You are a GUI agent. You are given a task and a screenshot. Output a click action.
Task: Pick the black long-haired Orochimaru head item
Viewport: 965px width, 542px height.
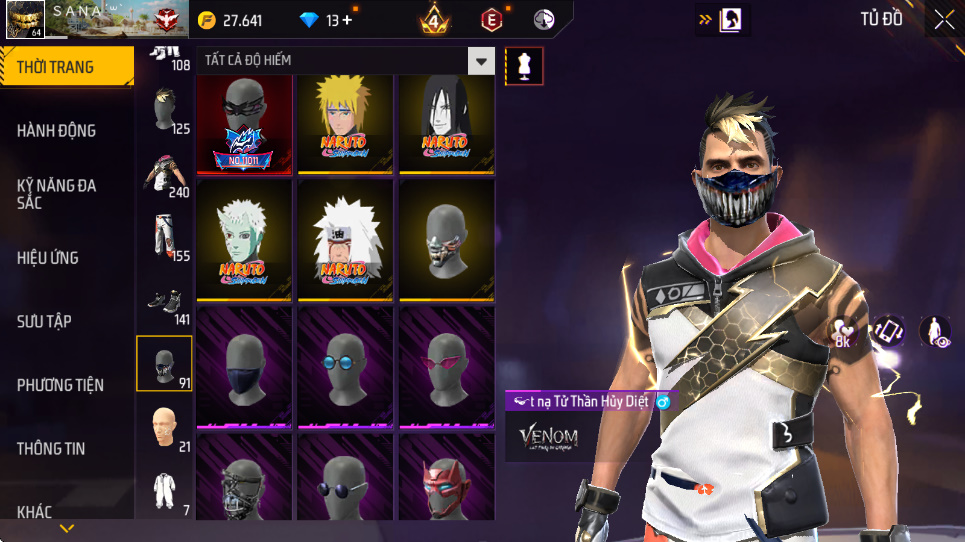pos(446,124)
